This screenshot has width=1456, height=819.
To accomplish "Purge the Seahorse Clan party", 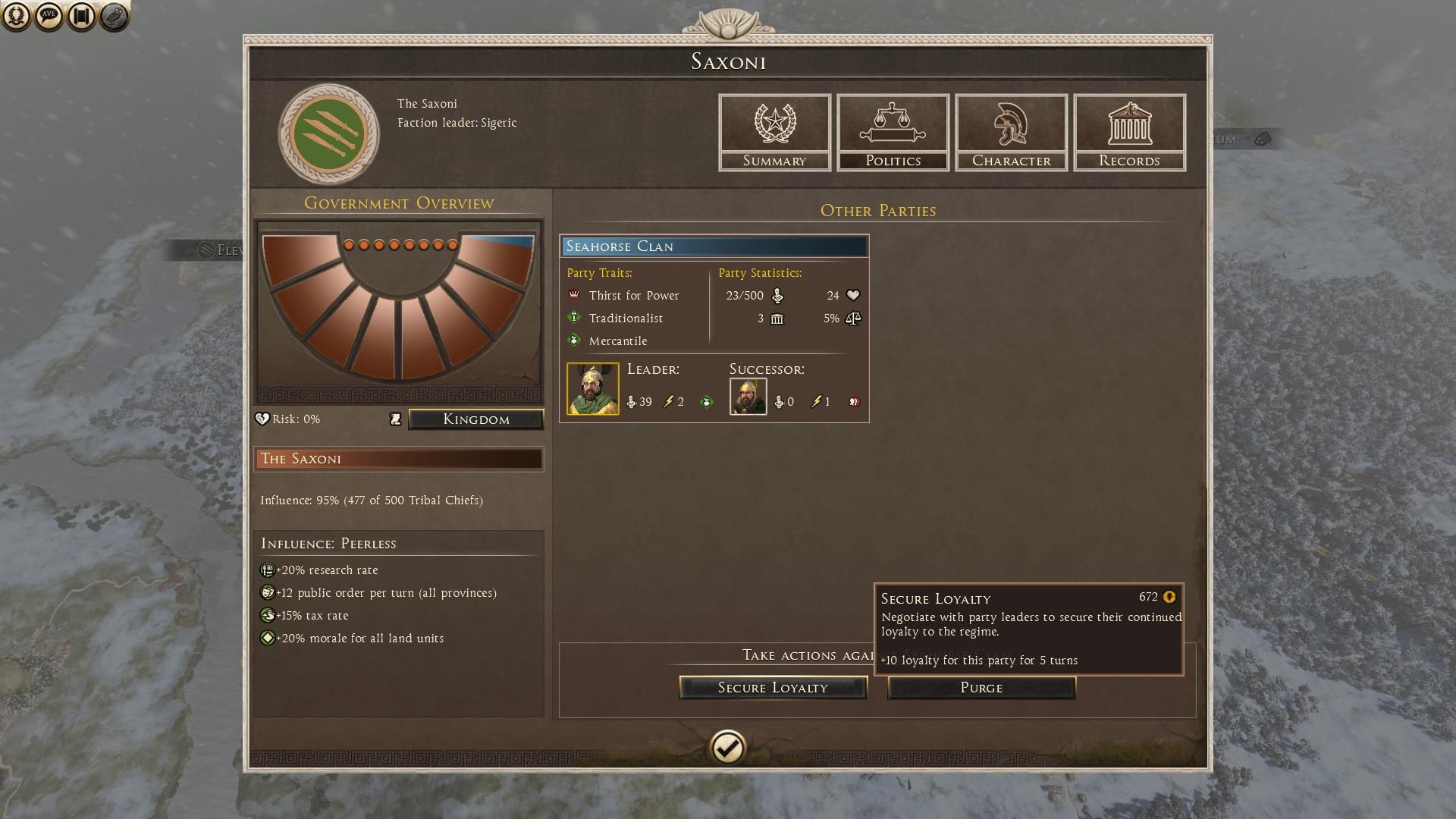I will tap(981, 688).
